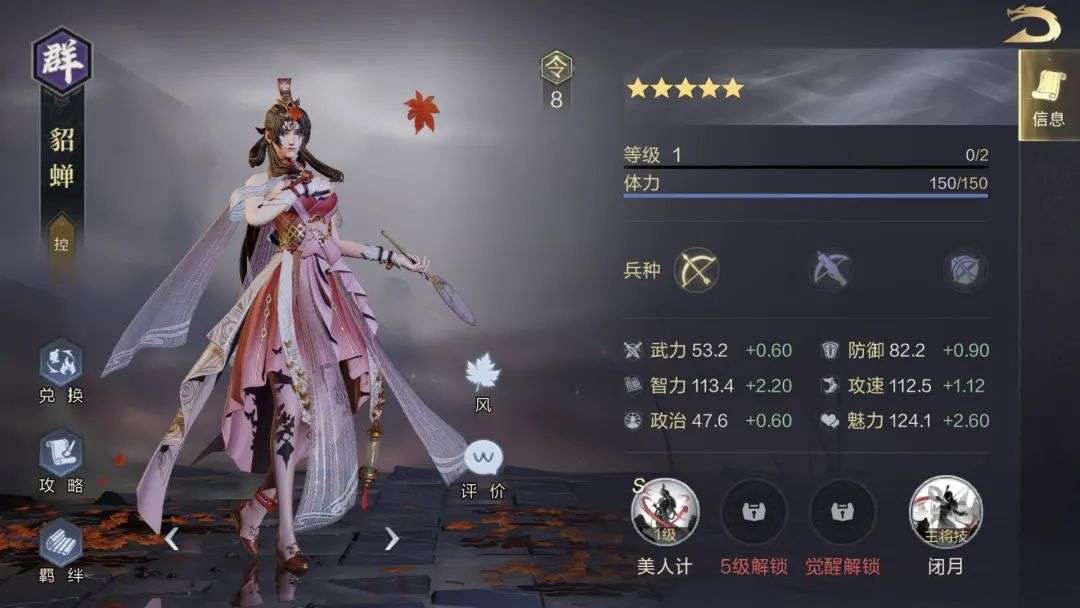Image resolution: width=1080 pixels, height=608 pixels.
Task: Open the 攻略 strategy guide
Action: click(x=61, y=461)
